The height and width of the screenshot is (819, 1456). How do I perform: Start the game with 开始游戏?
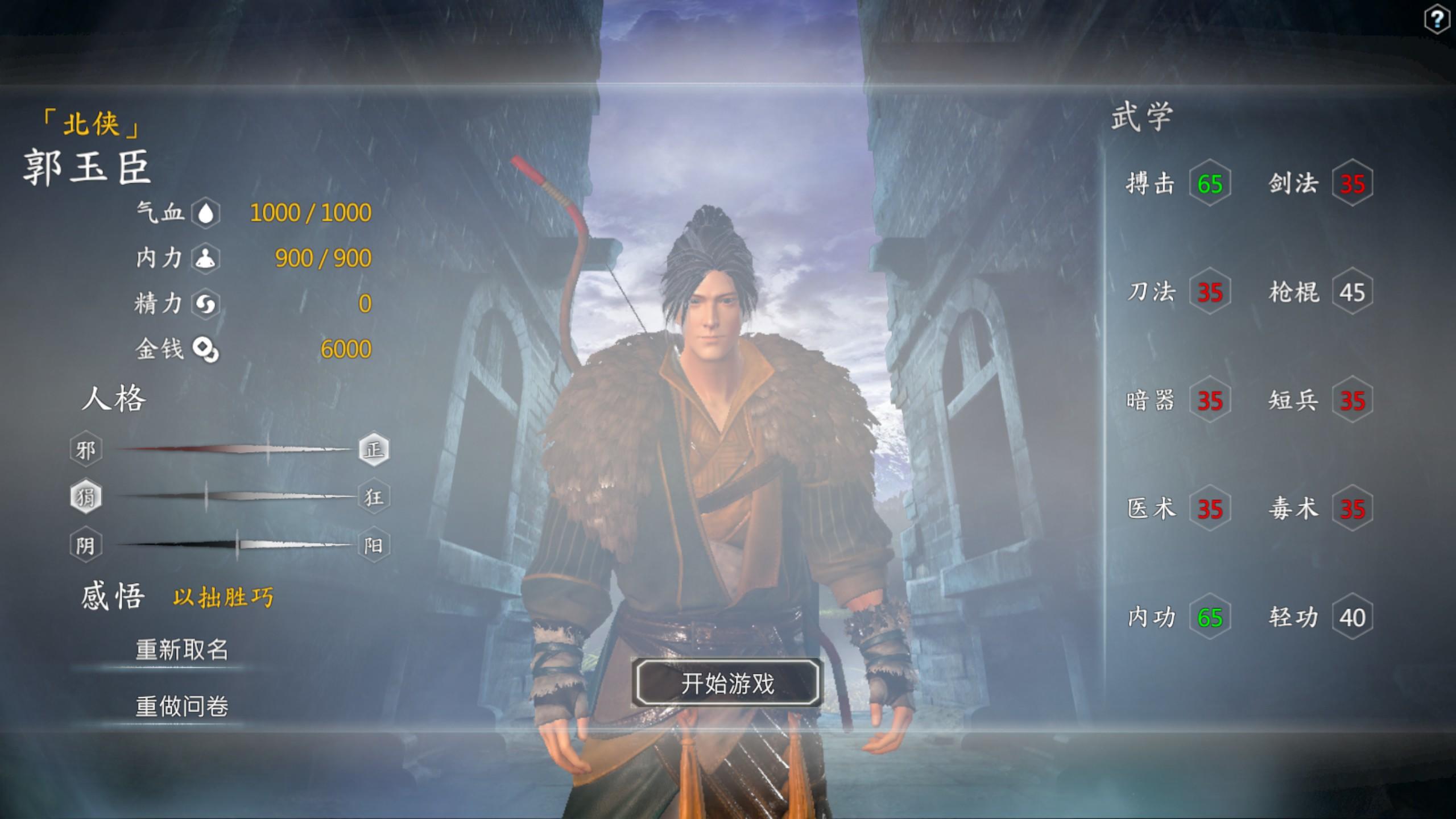coord(727,683)
